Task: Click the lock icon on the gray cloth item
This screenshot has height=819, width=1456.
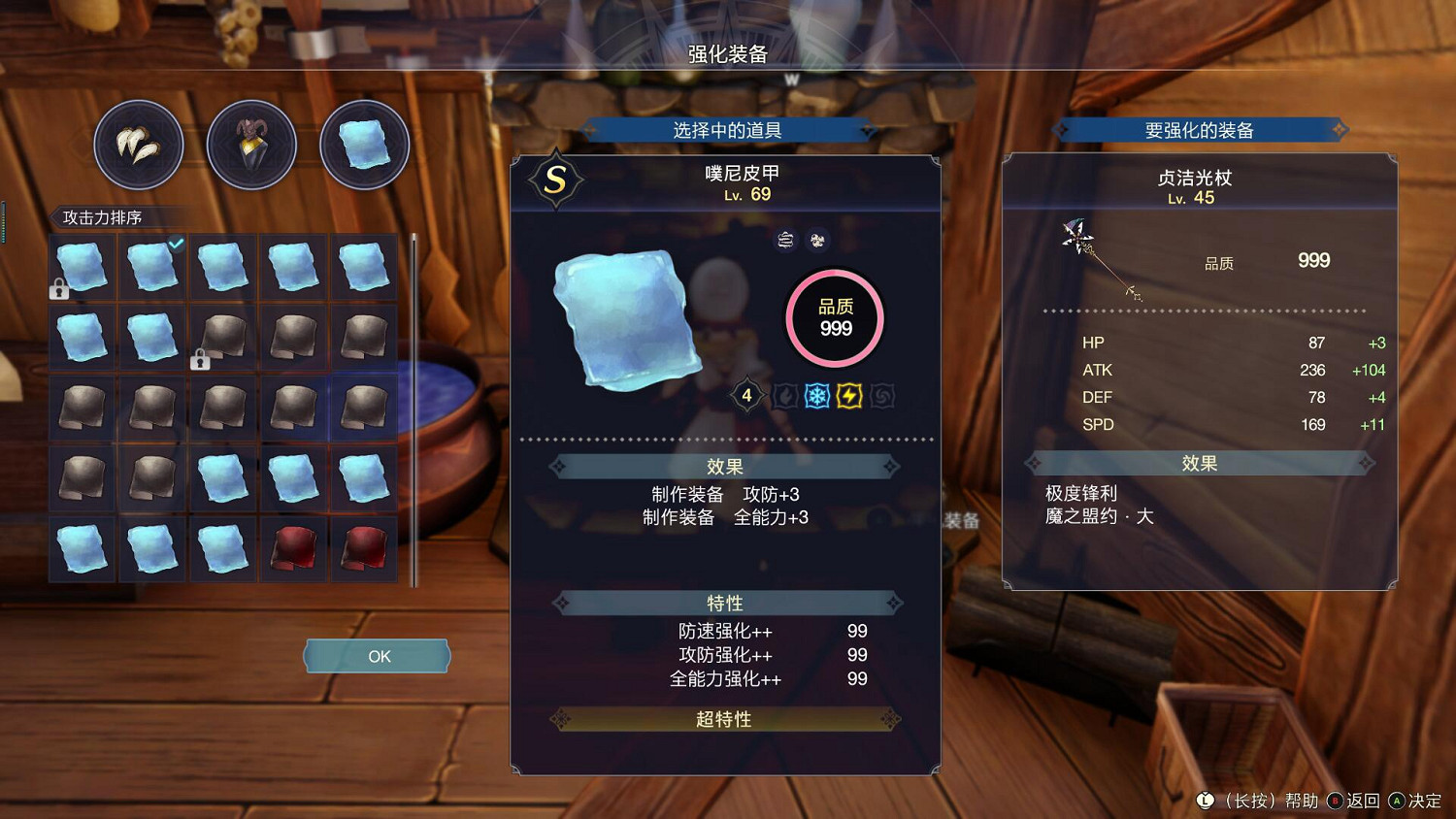Action: [201, 359]
